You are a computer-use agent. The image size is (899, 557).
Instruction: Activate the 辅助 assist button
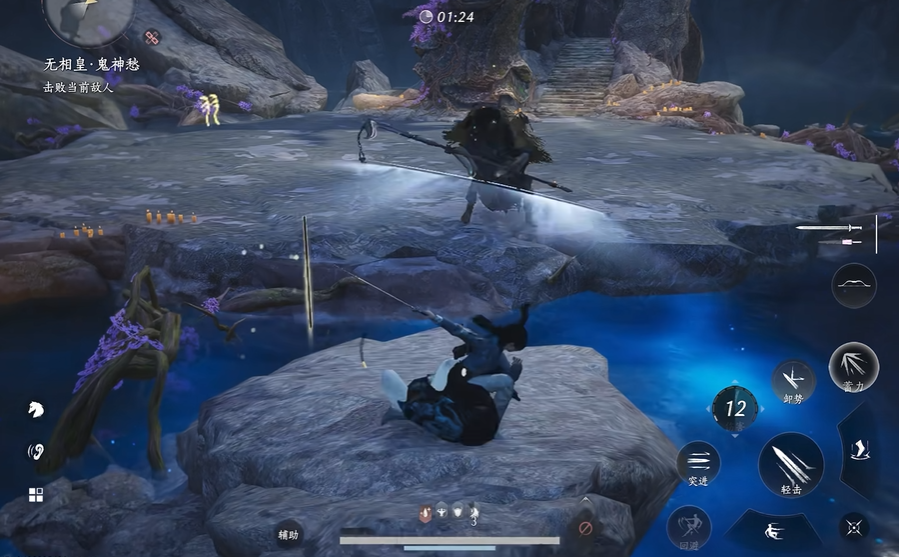[x=288, y=535]
